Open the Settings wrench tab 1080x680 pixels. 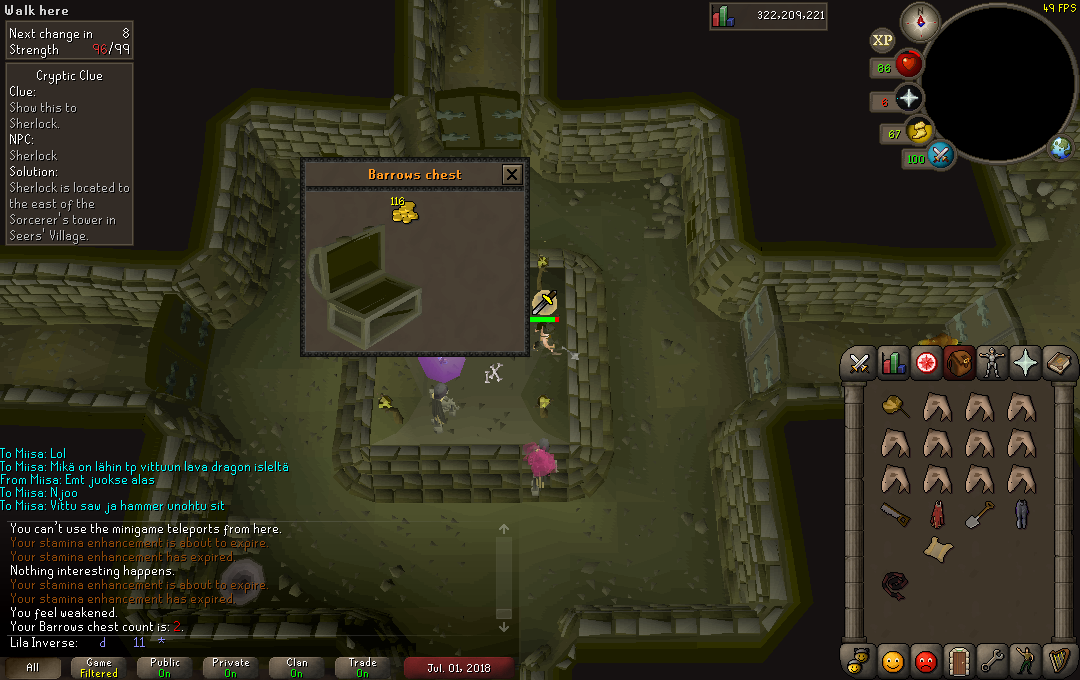pyautogui.click(x=992, y=661)
